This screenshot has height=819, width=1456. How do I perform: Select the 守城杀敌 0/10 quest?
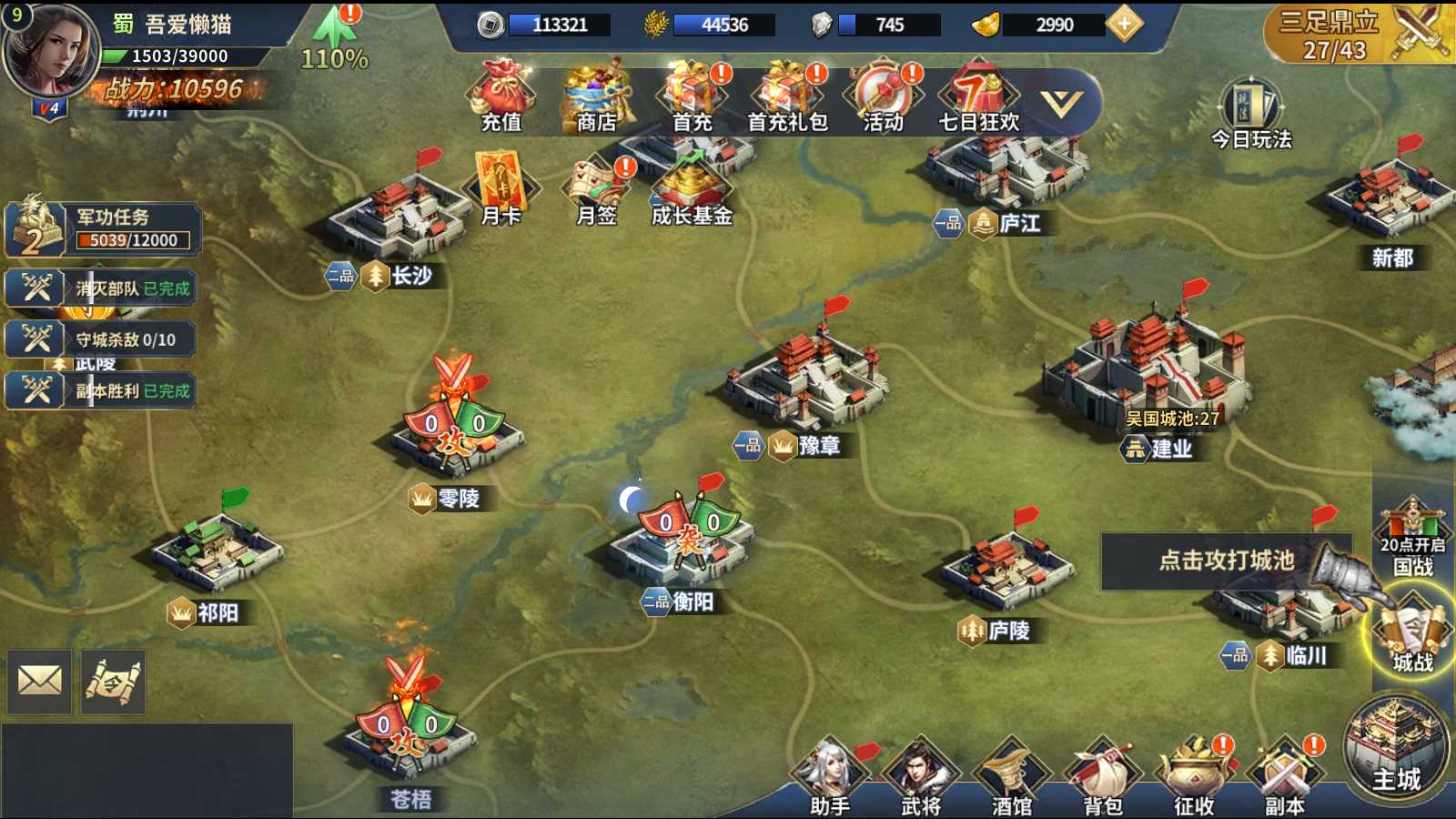click(101, 339)
